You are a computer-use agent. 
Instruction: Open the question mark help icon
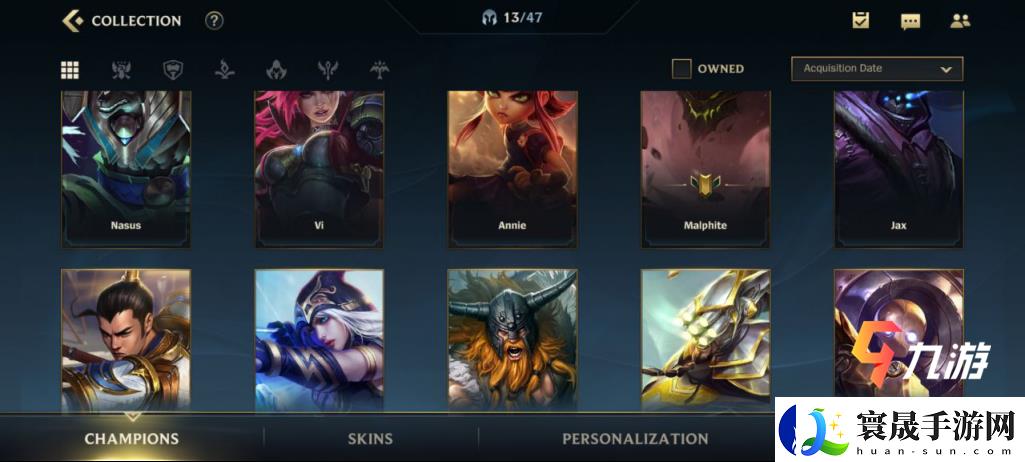(214, 21)
